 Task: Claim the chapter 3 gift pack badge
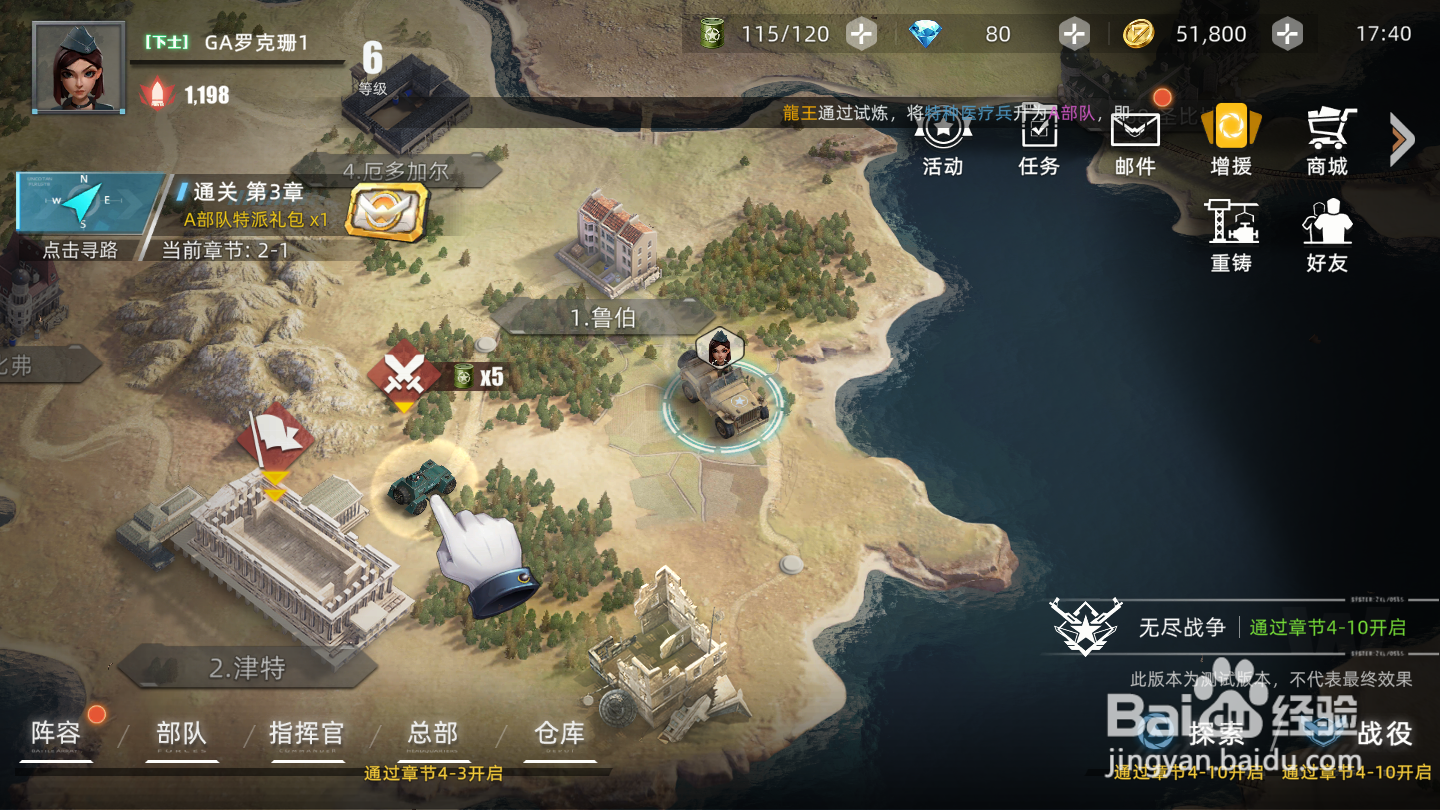pyautogui.click(x=386, y=212)
